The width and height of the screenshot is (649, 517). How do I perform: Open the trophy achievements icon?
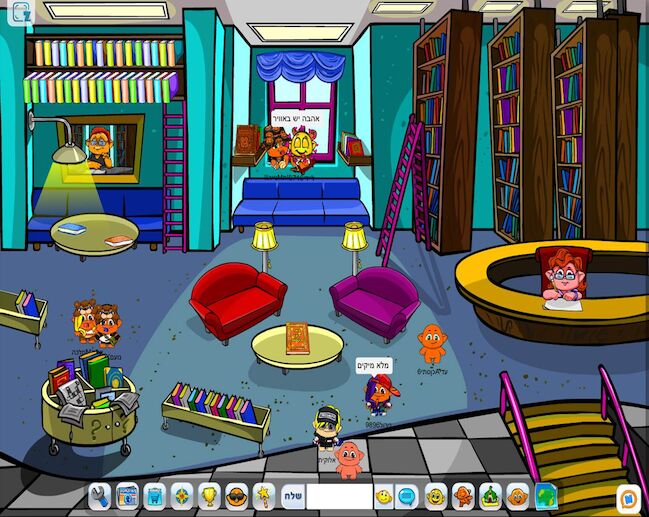[209, 495]
